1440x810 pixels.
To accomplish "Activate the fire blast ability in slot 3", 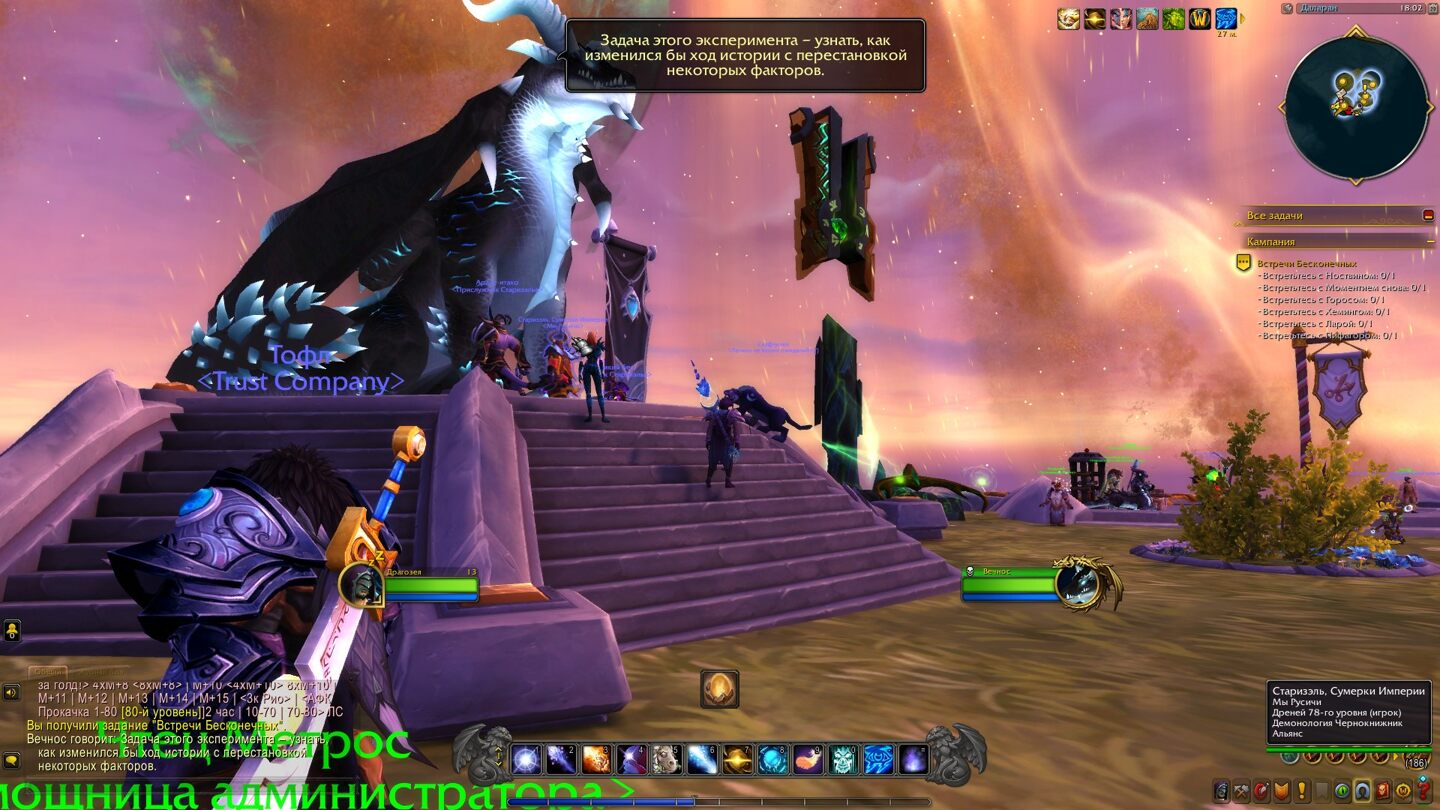I will pyautogui.click(x=596, y=759).
